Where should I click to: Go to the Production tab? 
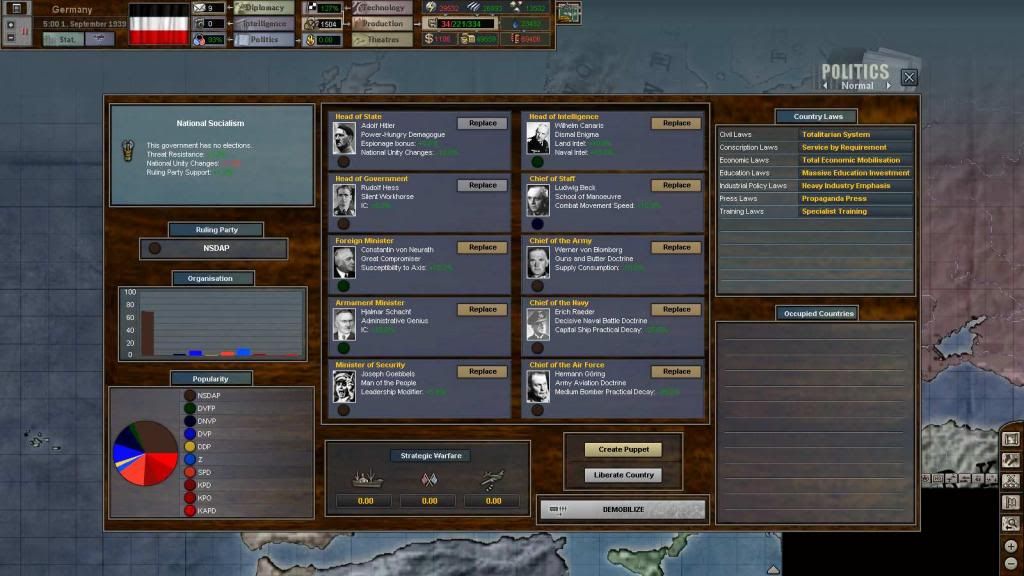click(382, 24)
